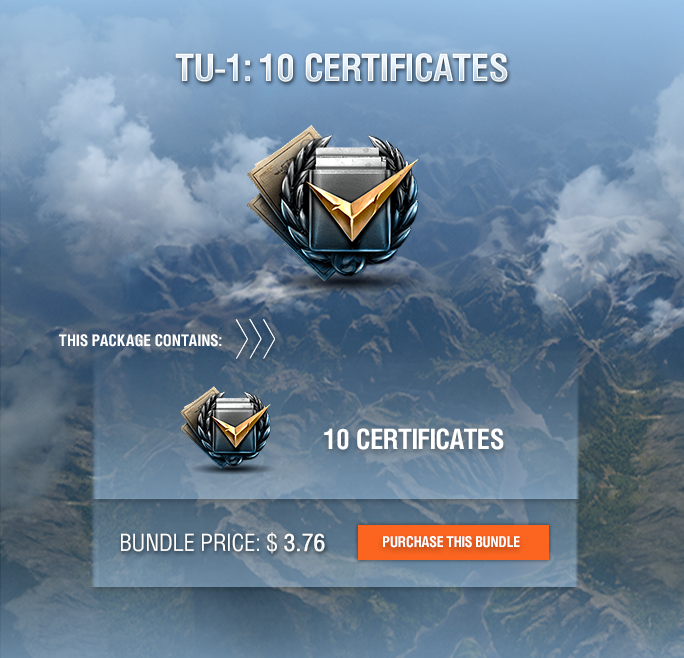
Task: Click the Purchase This Bundle button
Action: click(453, 542)
